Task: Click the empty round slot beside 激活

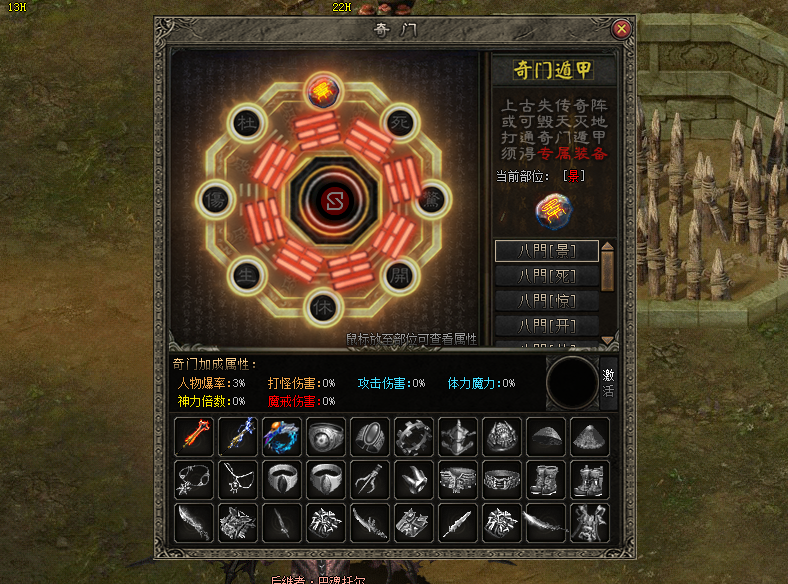Action: click(x=572, y=383)
